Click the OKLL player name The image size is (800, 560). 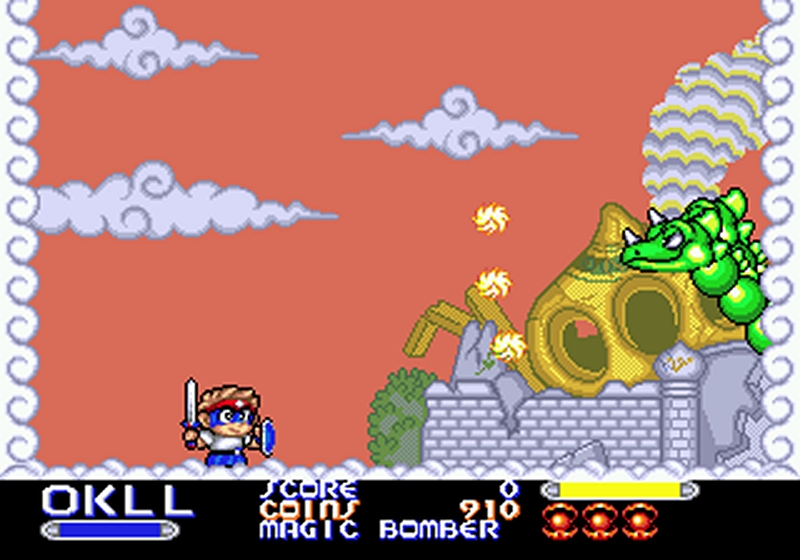117,499
